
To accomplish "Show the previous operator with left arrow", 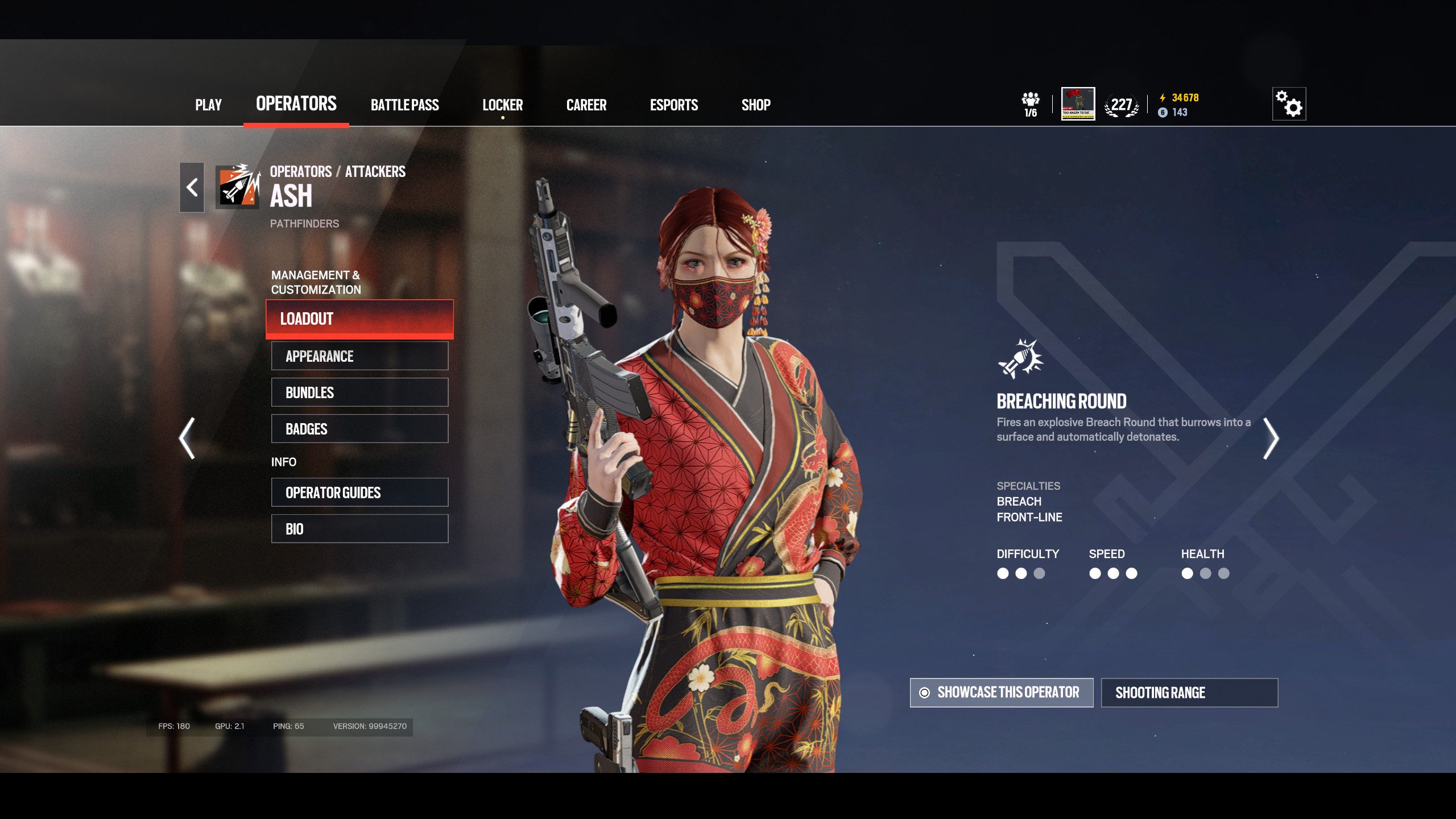I will click(x=187, y=438).
